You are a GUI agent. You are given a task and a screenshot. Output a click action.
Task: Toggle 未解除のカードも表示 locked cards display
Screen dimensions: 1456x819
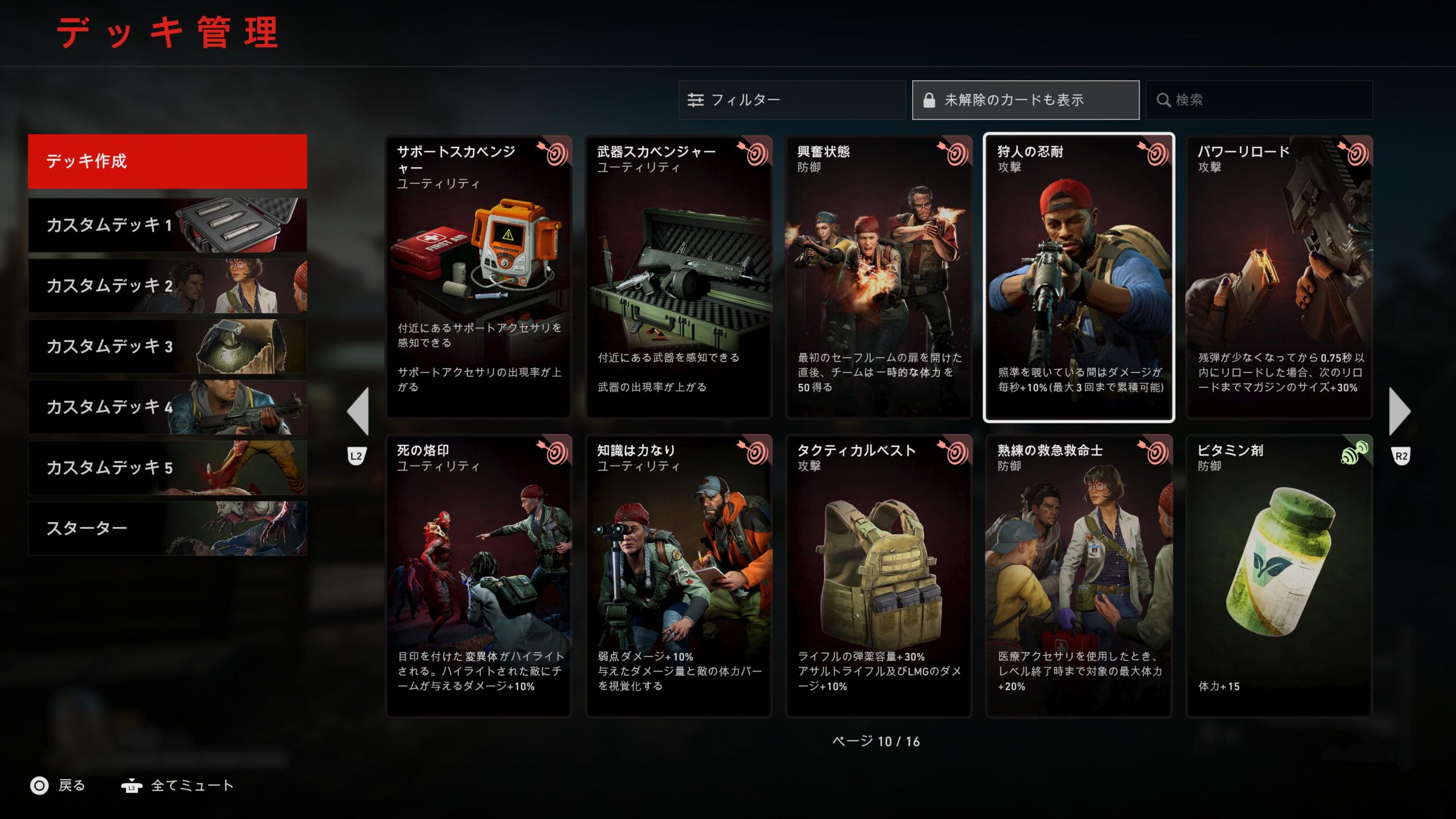click(x=1025, y=100)
